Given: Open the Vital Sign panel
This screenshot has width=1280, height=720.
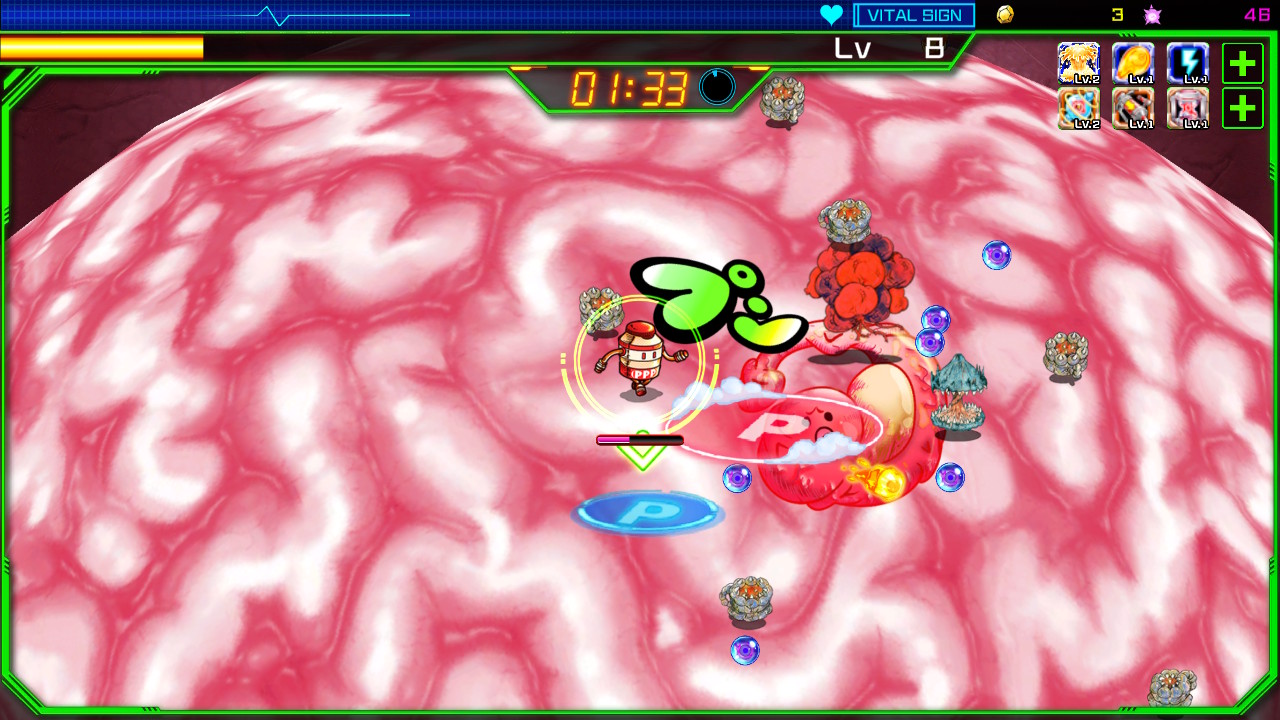Looking at the screenshot, I should [913, 14].
